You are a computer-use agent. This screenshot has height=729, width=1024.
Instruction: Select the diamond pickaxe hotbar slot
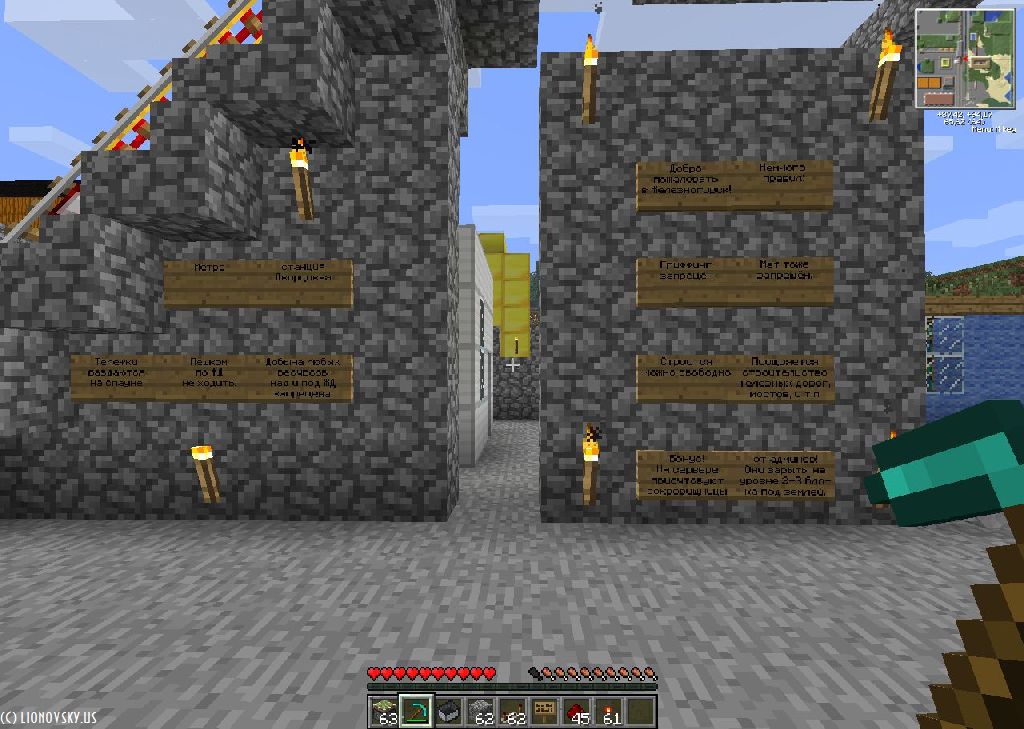[x=416, y=711]
